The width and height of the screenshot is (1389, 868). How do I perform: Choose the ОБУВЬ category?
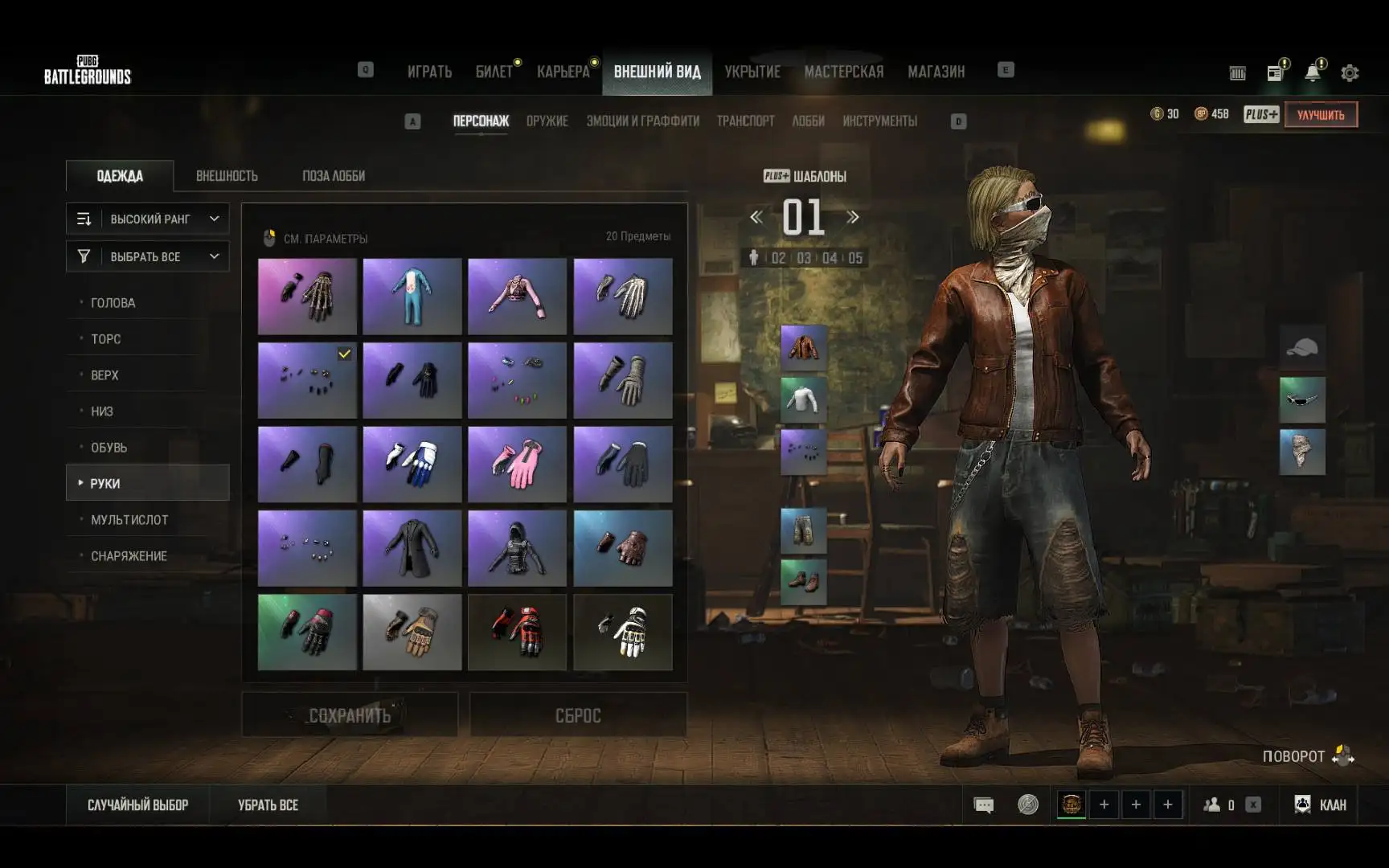pos(109,448)
